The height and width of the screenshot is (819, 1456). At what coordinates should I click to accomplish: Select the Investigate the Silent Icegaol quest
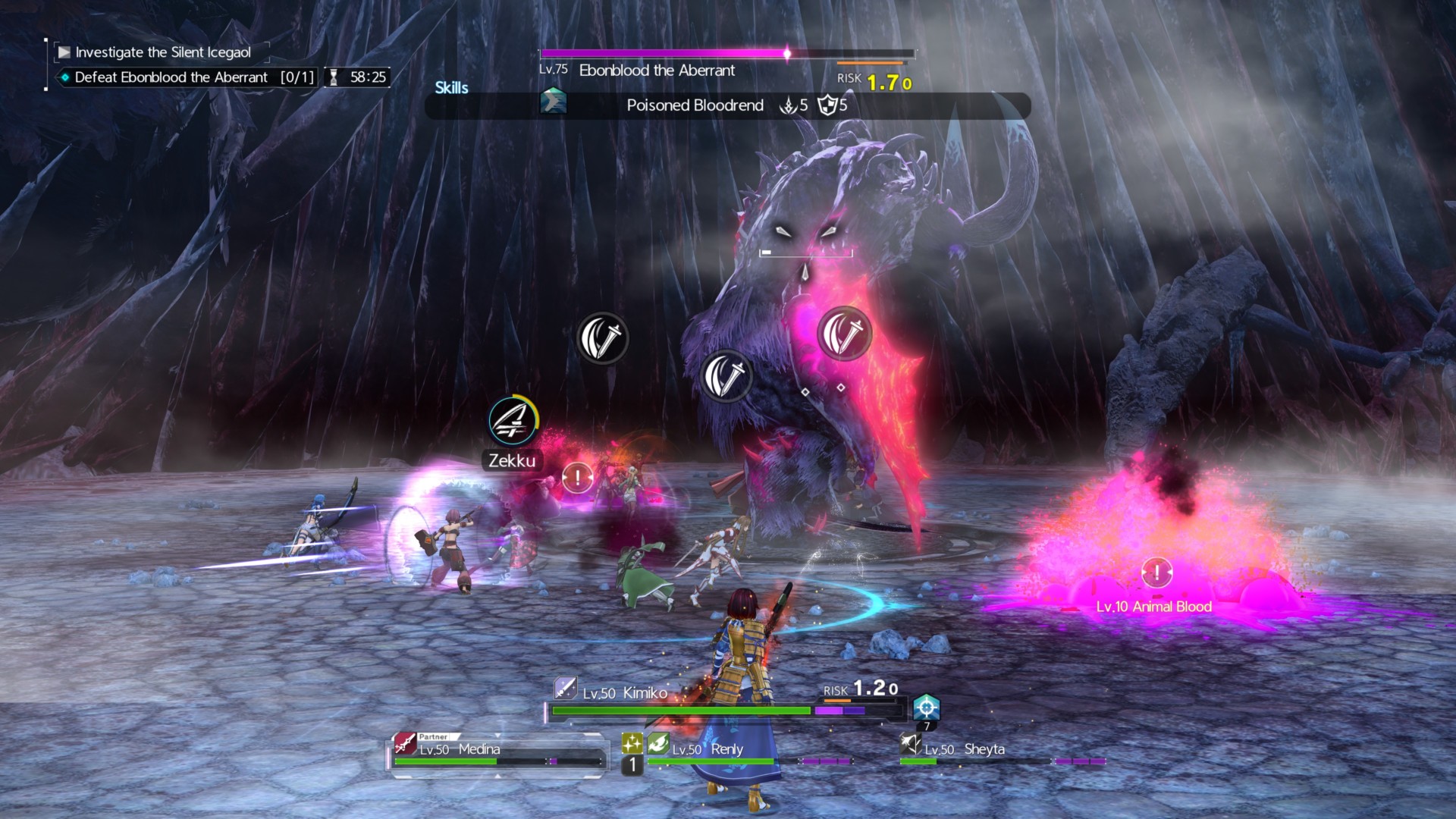[162, 52]
